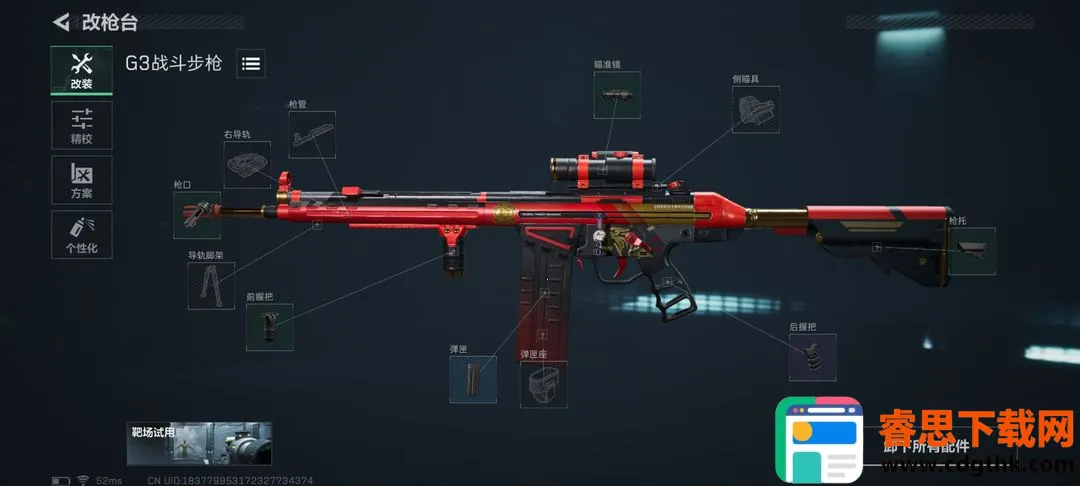Select the 导轨脚架 bipod slot
Viewport: 1080px width, 486px height.
coord(211,285)
